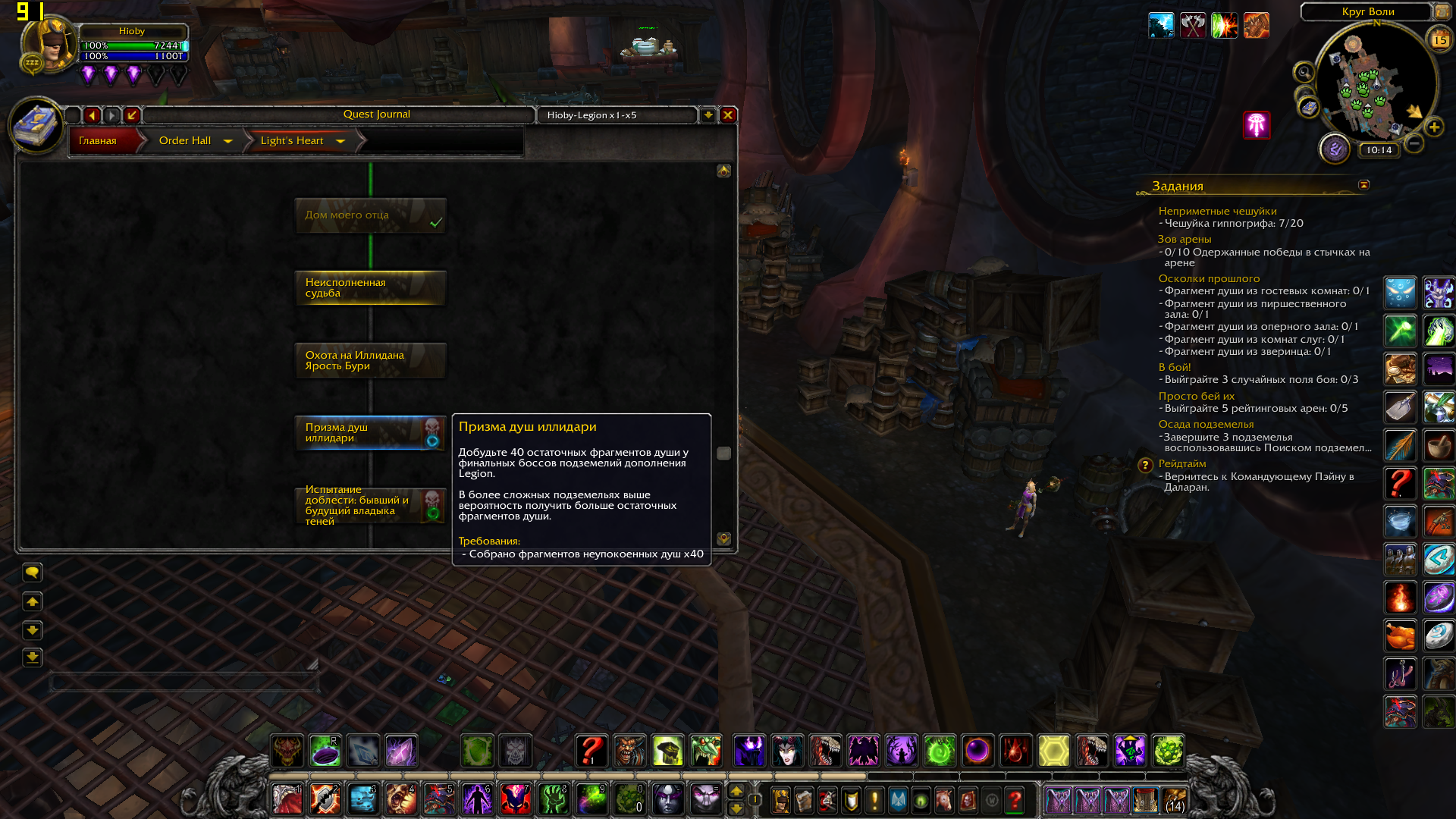Screen dimensions: 1456x819
Task: Open the Главная breadcrumb tab
Action: pyautogui.click(x=99, y=141)
